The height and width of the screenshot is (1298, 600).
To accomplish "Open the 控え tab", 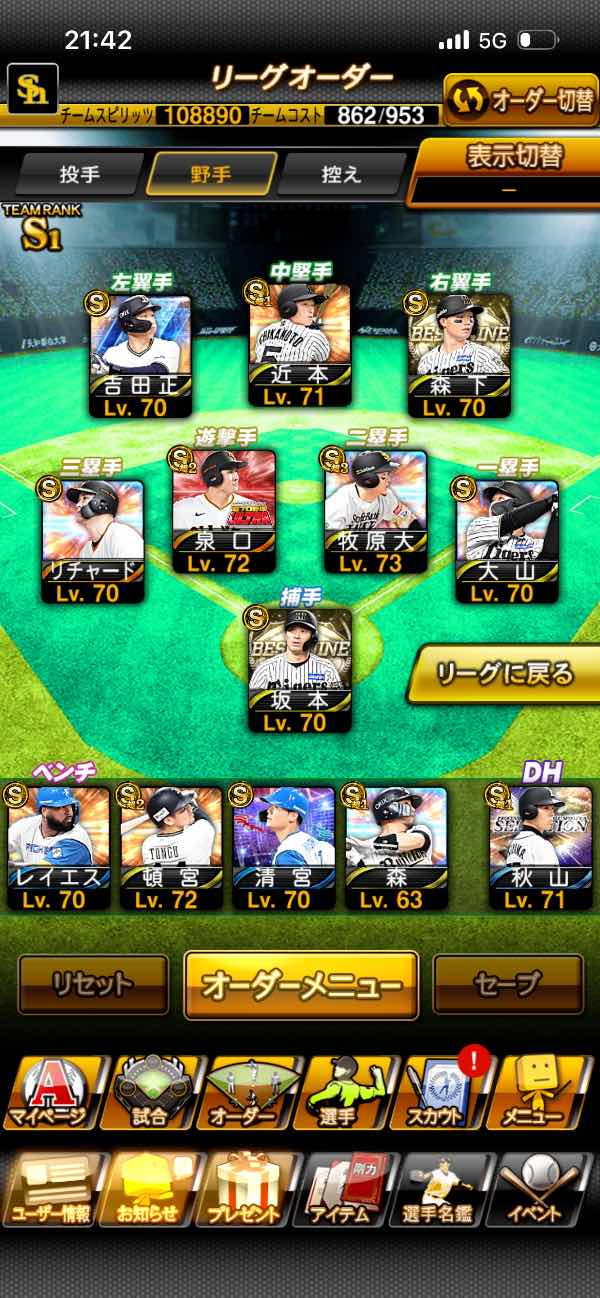I will pyautogui.click(x=341, y=174).
